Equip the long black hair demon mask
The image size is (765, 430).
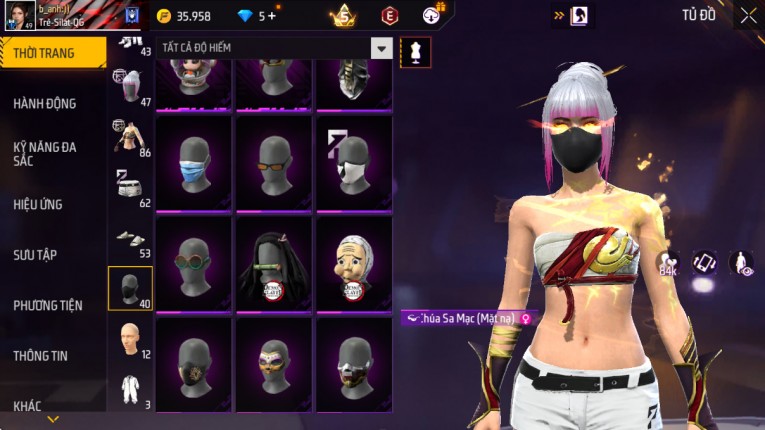coord(273,265)
